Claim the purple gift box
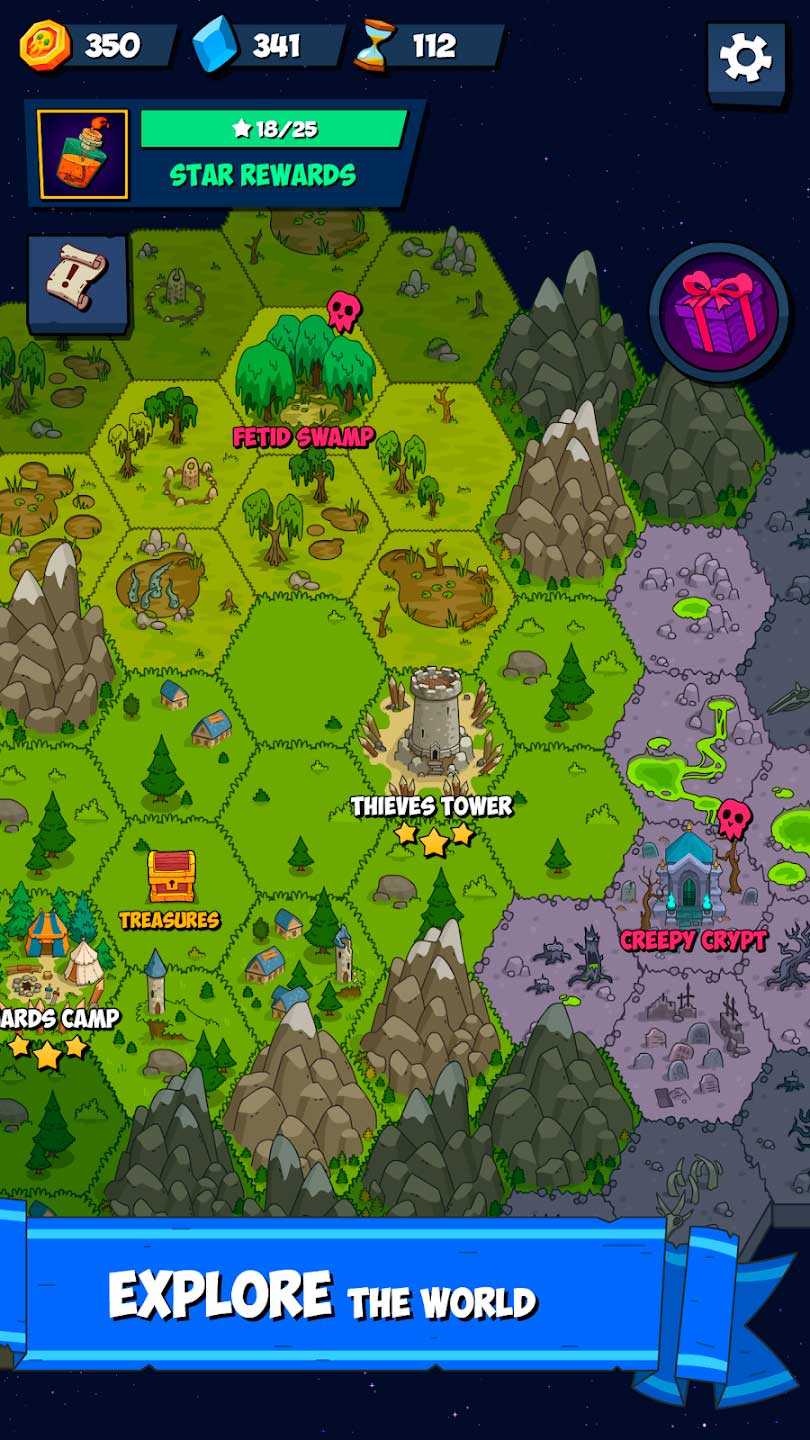 point(719,311)
